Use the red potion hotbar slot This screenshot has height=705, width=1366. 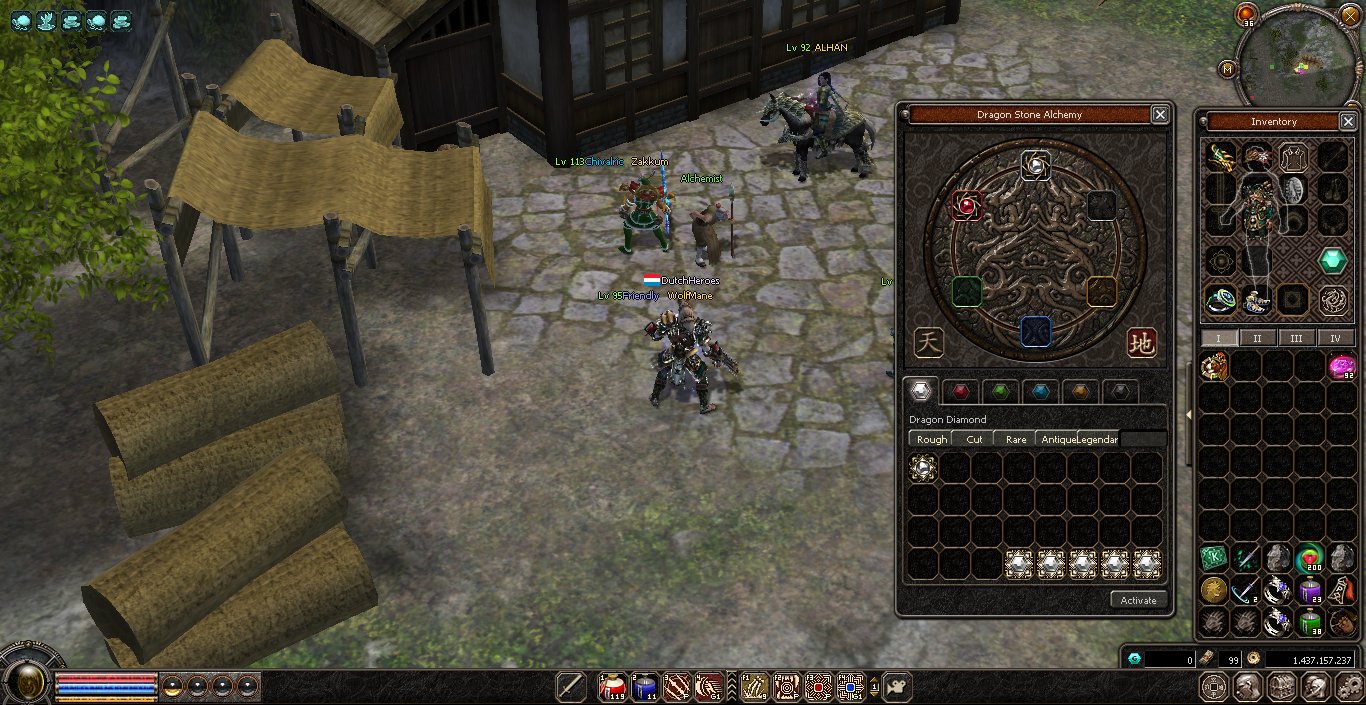pos(612,686)
